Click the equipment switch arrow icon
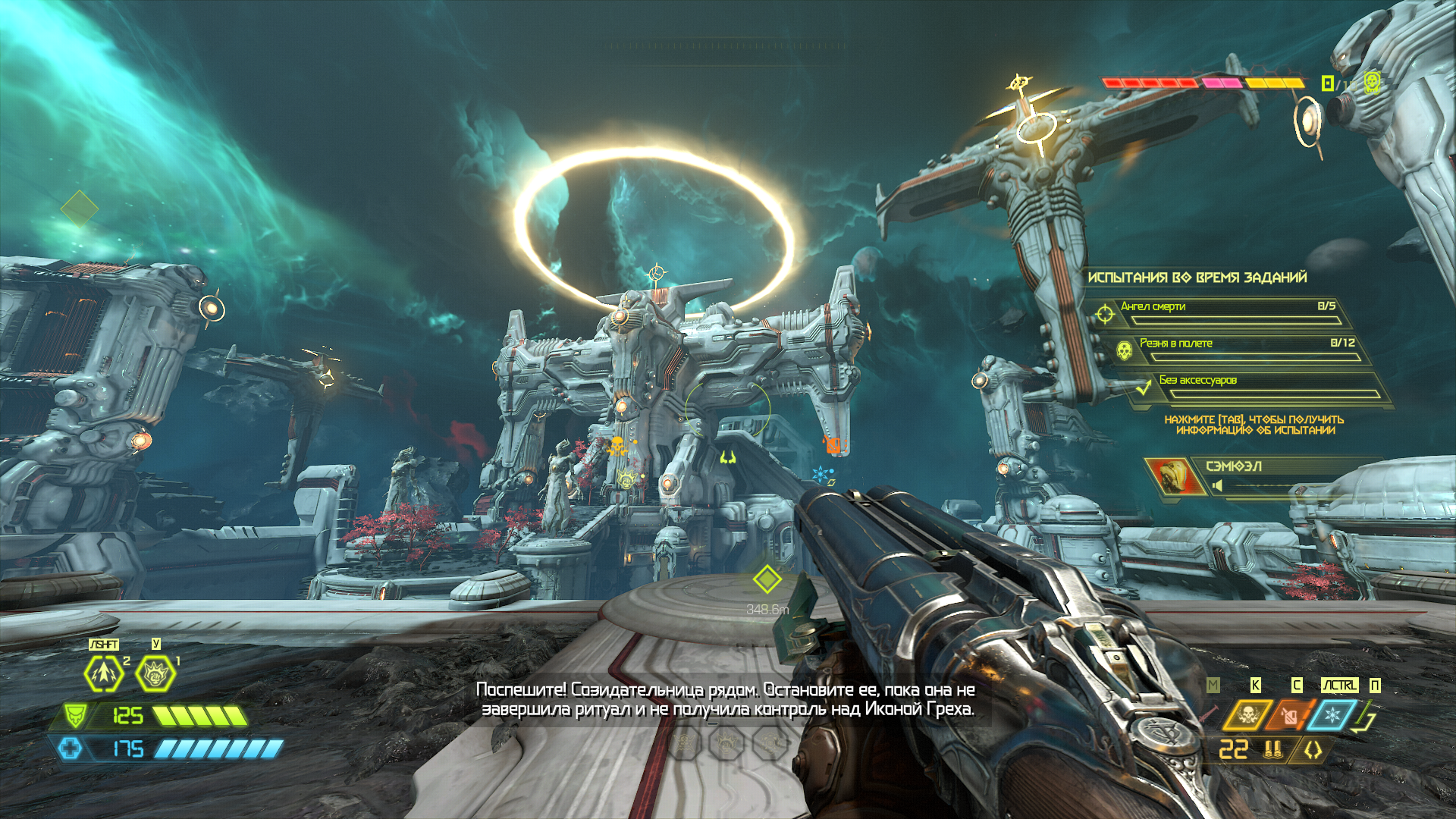The height and width of the screenshot is (819, 1456). coord(1368,716)
